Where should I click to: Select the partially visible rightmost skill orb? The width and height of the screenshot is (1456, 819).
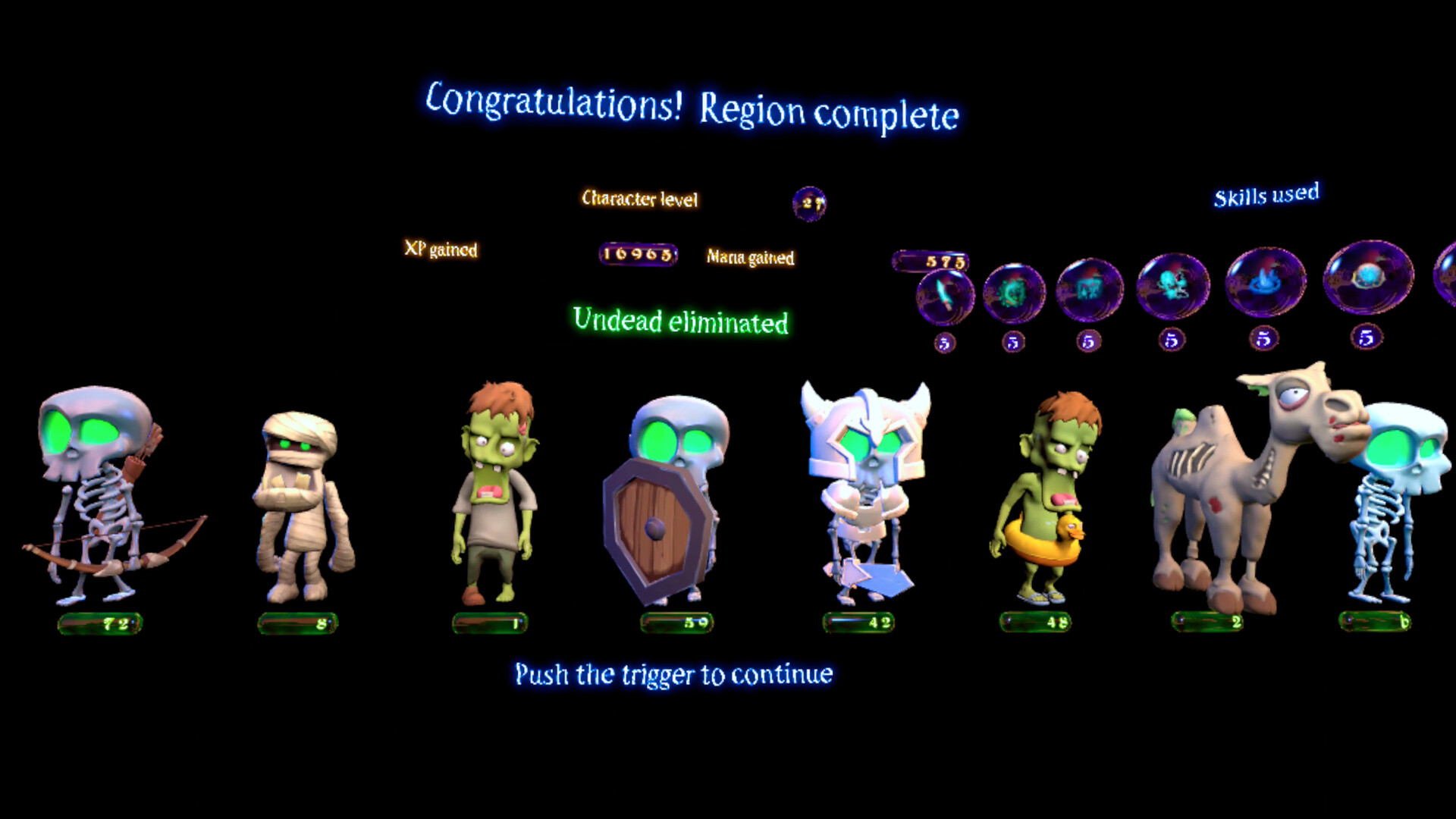click(1450, 281)
